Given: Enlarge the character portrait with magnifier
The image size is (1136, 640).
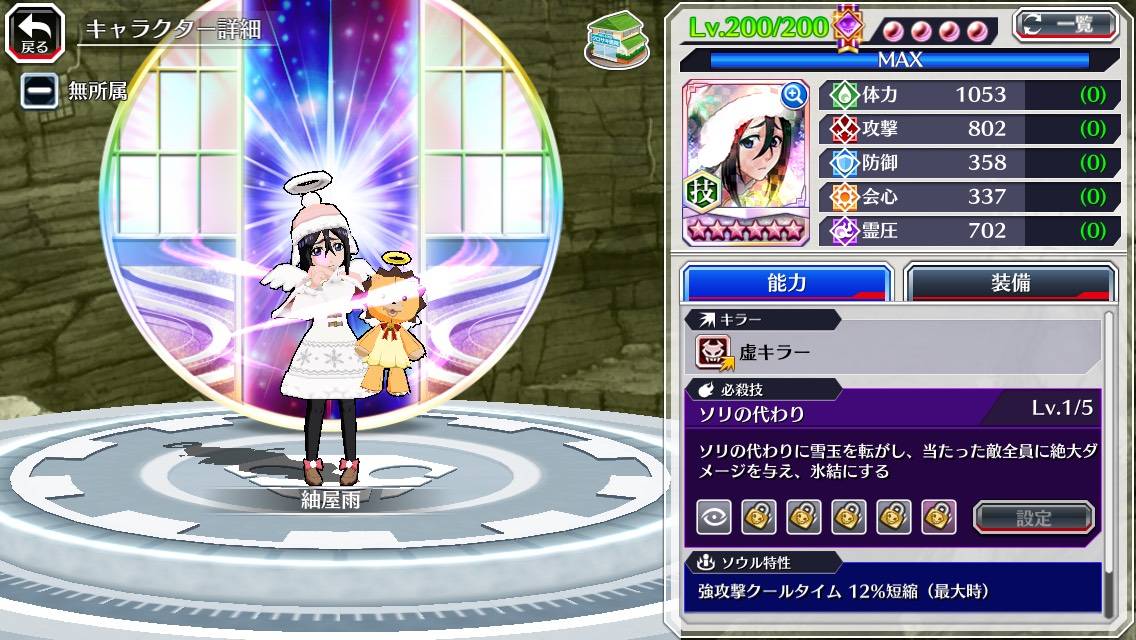Looking at the screenshot, I should coord(794,95).
